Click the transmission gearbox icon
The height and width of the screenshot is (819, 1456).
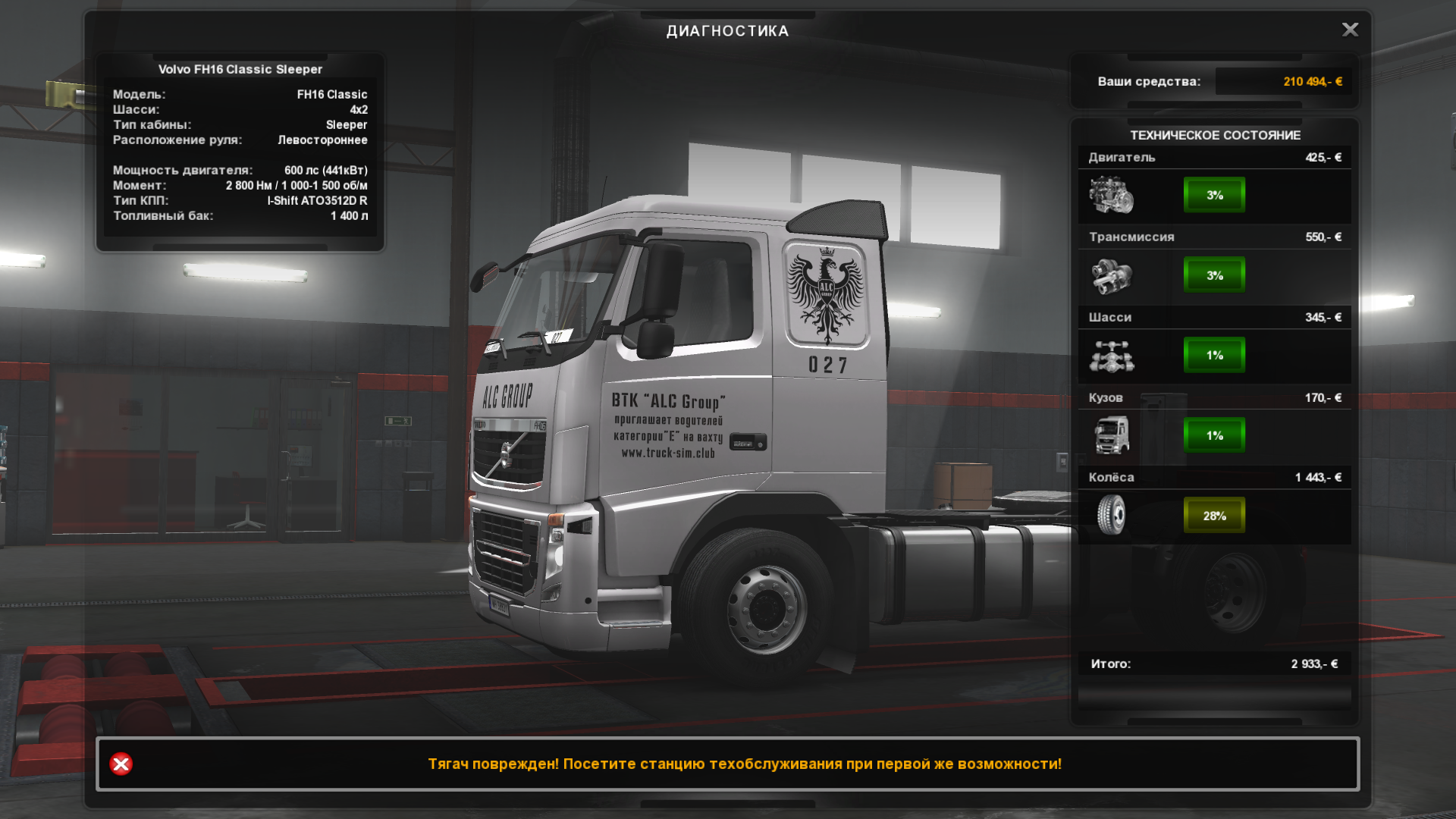click(x=1111, y=275)
